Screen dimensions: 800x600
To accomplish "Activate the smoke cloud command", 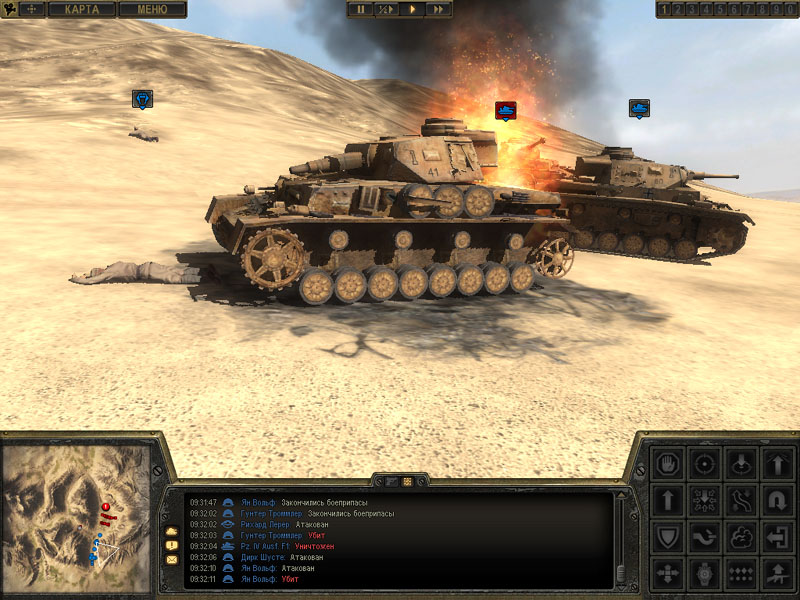I will coord(741,537).
